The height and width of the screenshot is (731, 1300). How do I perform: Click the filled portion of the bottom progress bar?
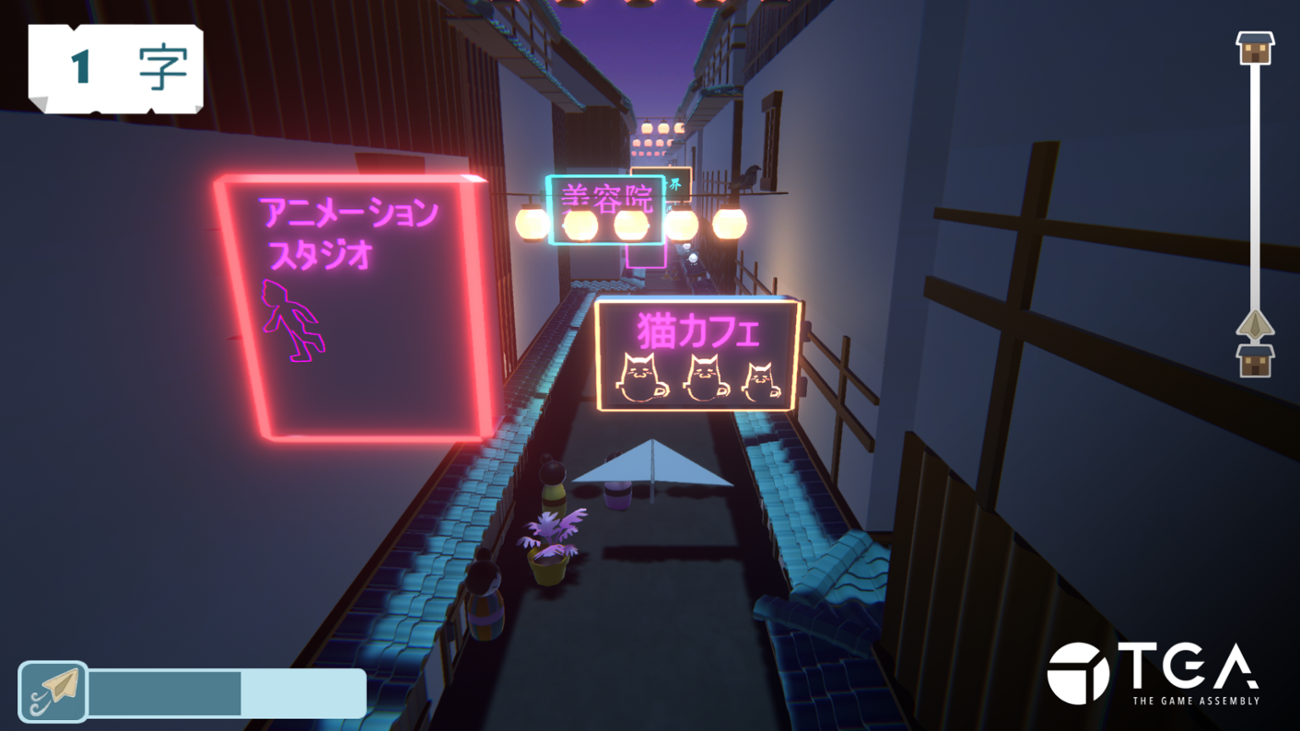[x=165, y=691]
